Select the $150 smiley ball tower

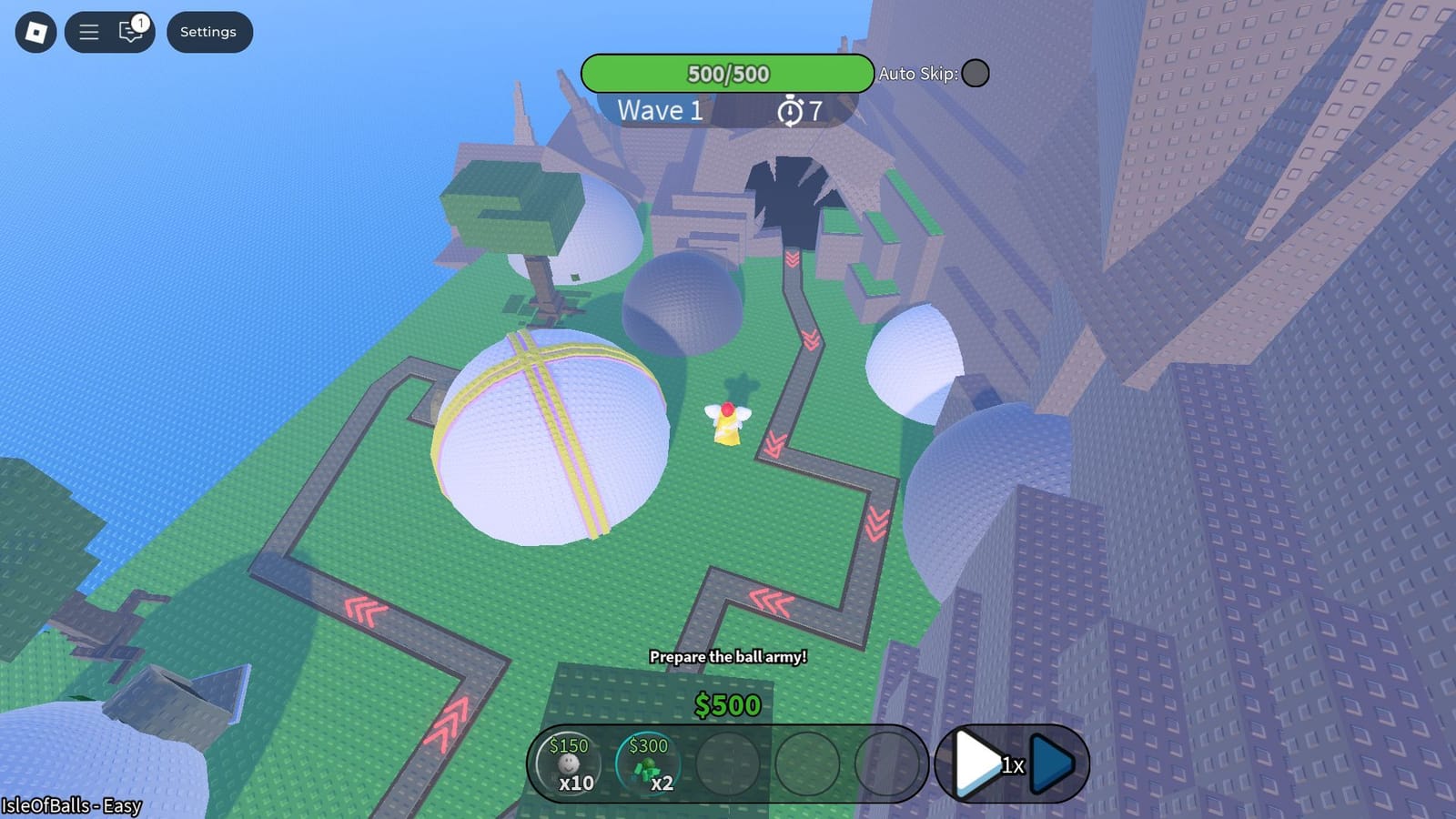point(569,764)
